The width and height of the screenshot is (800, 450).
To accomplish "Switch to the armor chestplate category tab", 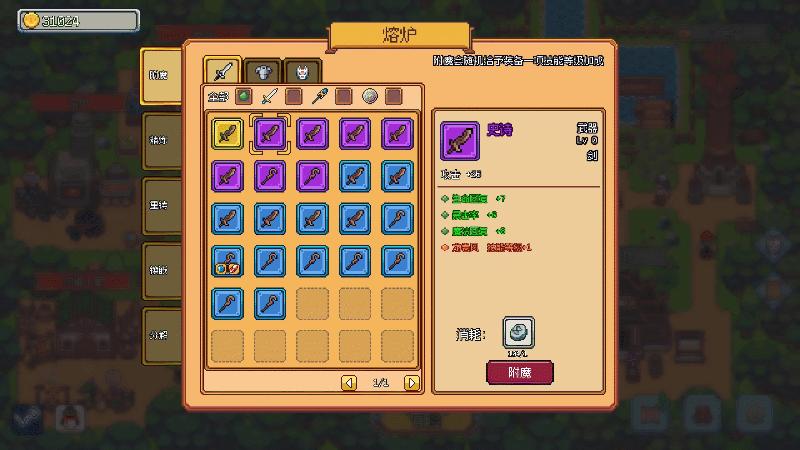I will click(262, 71).
